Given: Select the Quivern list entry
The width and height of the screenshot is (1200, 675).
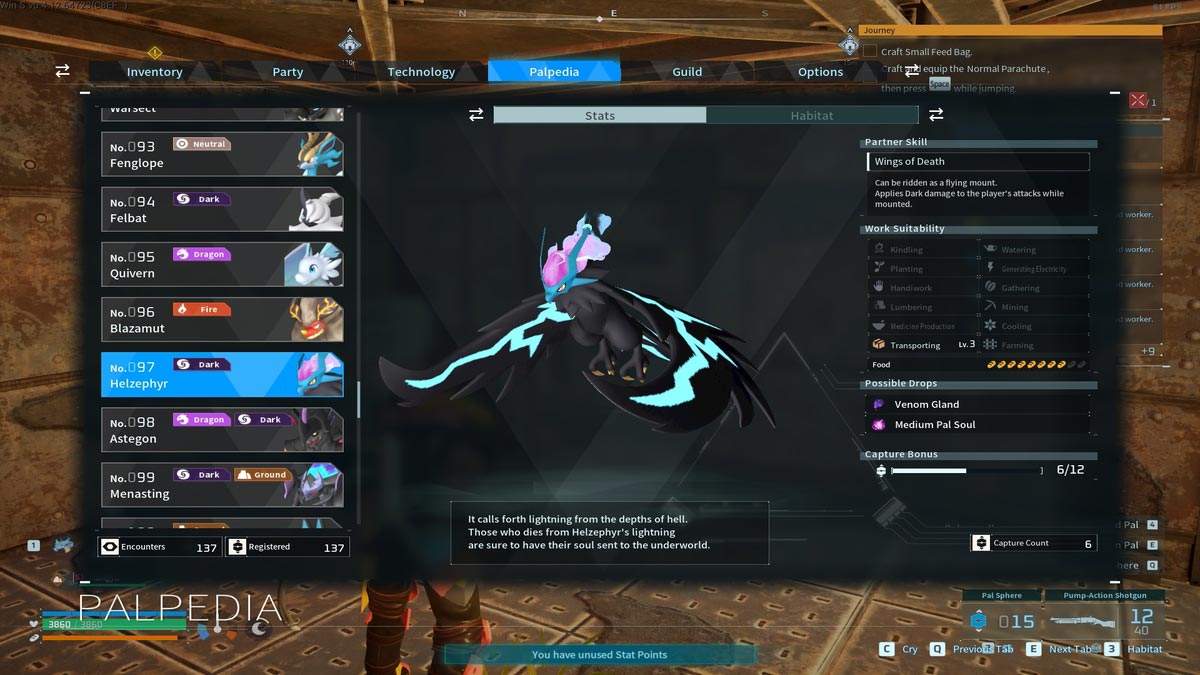Looking at the screenshot, I should [222, 264].
